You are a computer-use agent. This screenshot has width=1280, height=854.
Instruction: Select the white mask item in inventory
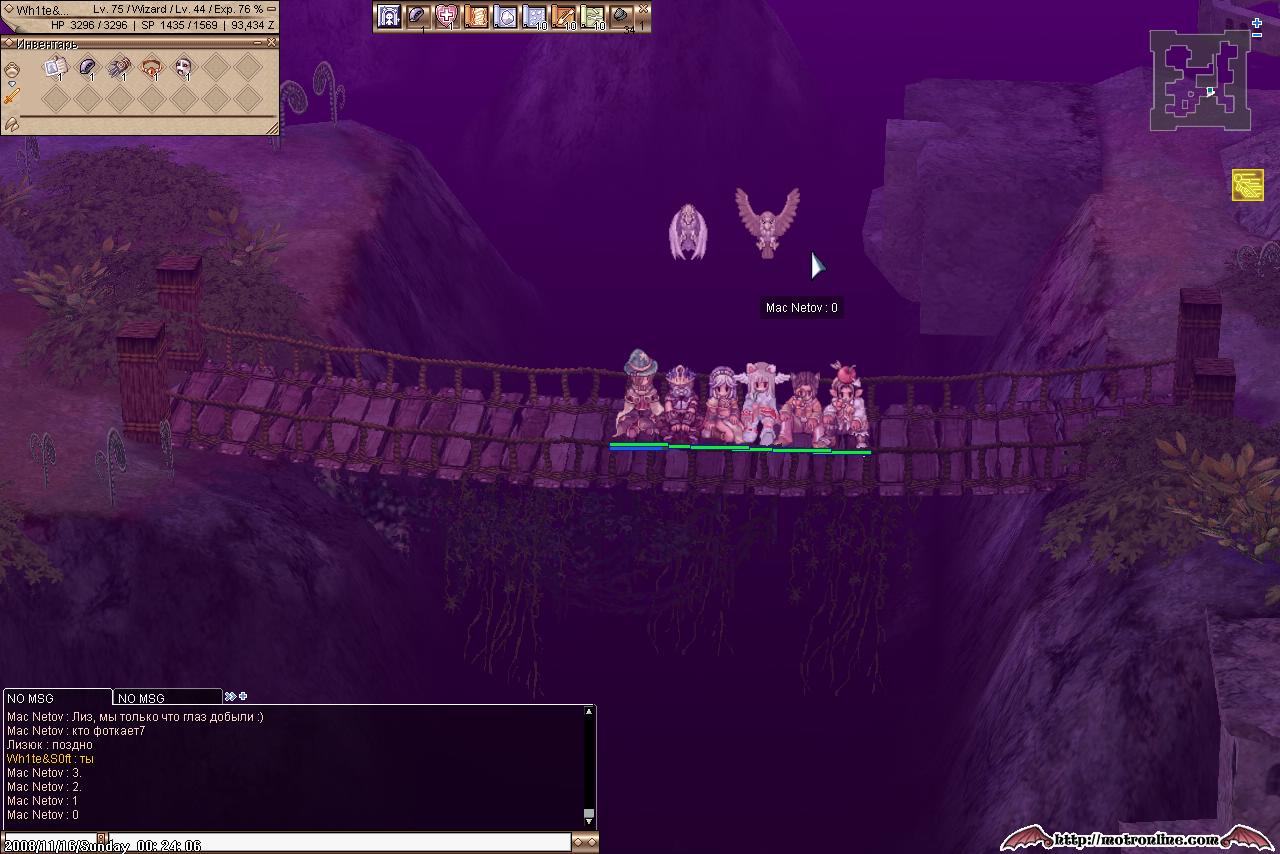(x=183, y=67)
